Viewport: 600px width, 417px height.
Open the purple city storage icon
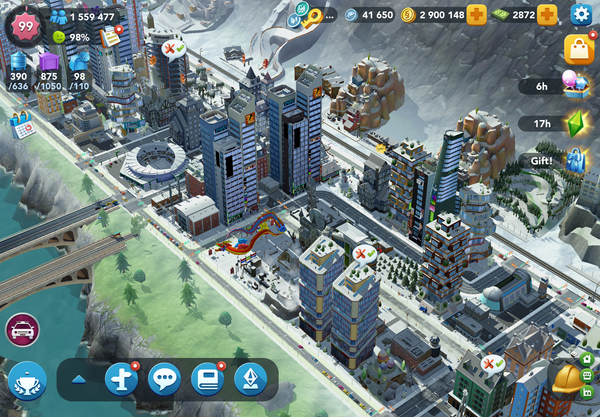coord(49,63)
